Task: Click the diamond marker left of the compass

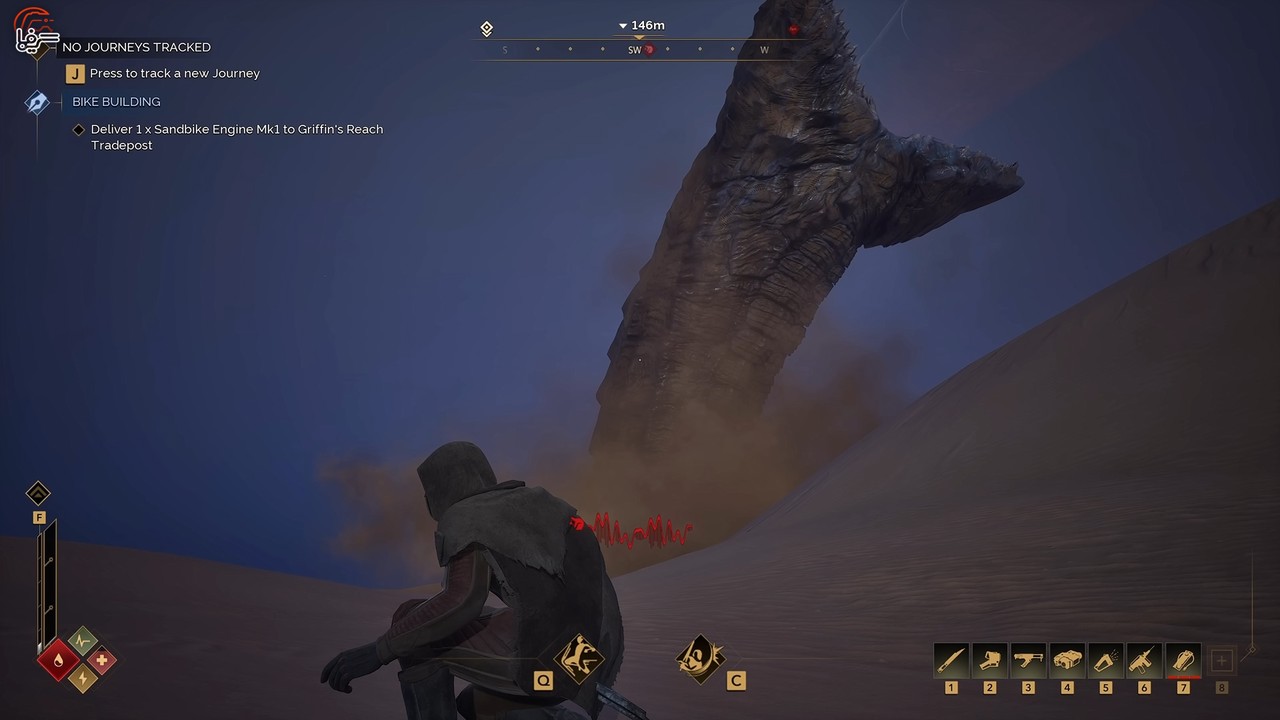Action: point(487,29)
